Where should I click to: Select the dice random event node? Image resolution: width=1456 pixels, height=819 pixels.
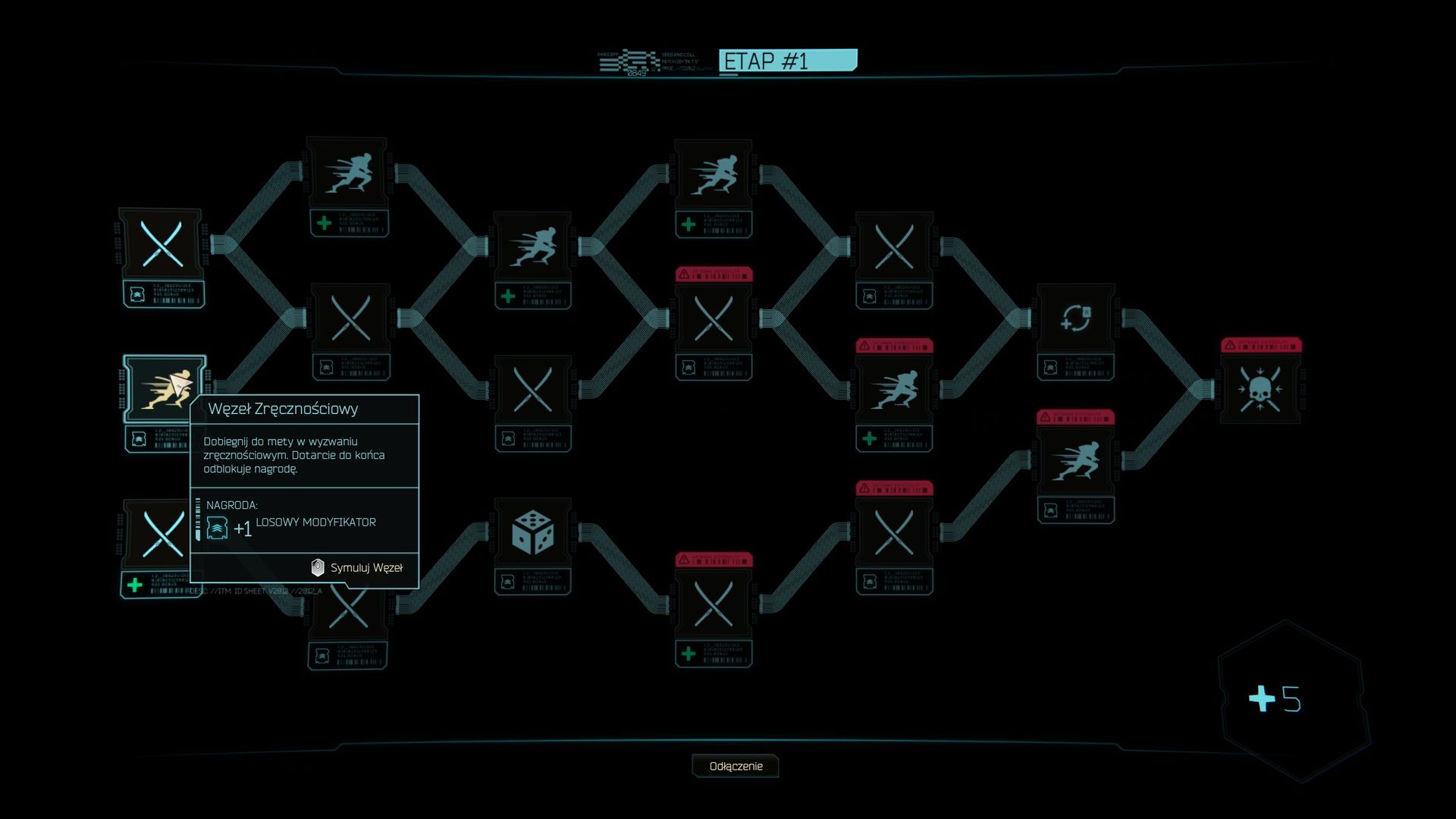tap(532, 532)
